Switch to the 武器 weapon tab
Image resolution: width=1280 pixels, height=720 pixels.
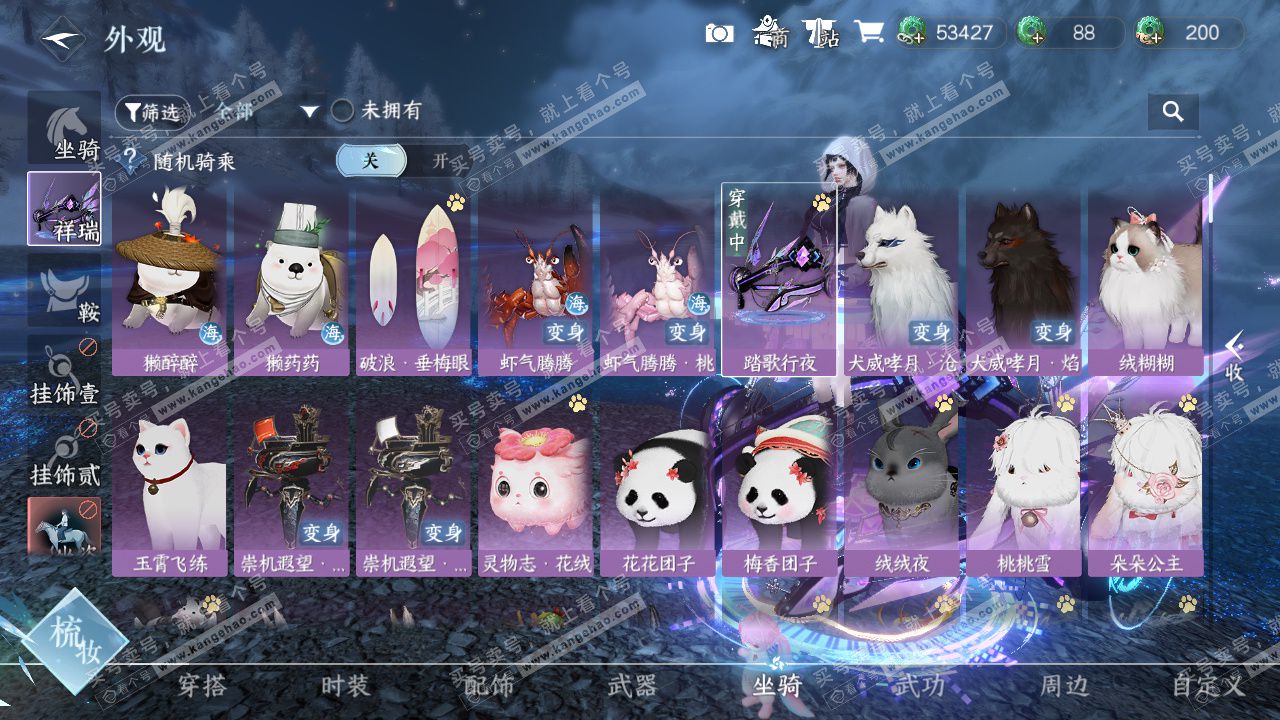click(x=632, y=686)
